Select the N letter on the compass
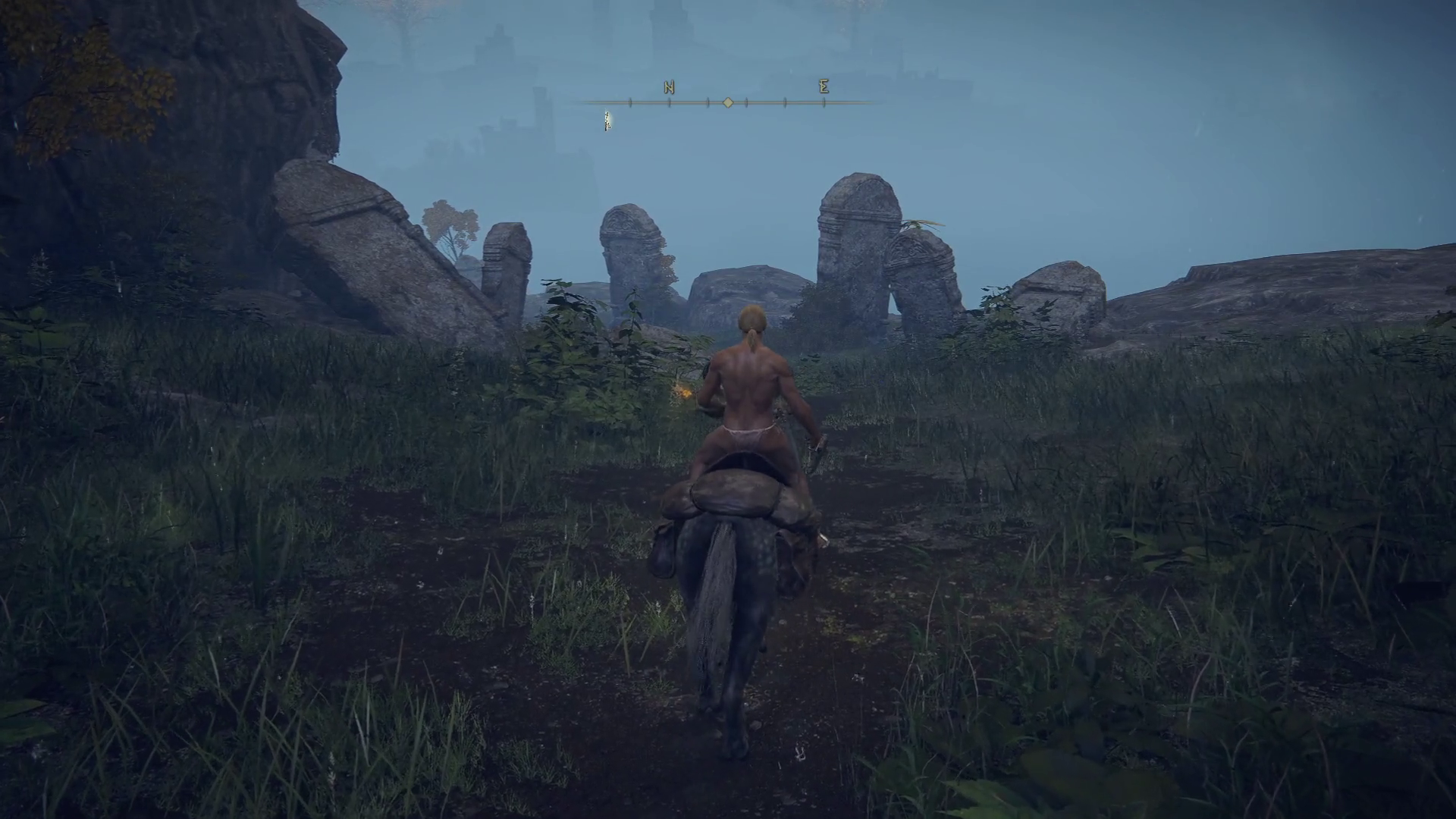The height and width of the screenshot is (819, 1456). pos(669,87)
